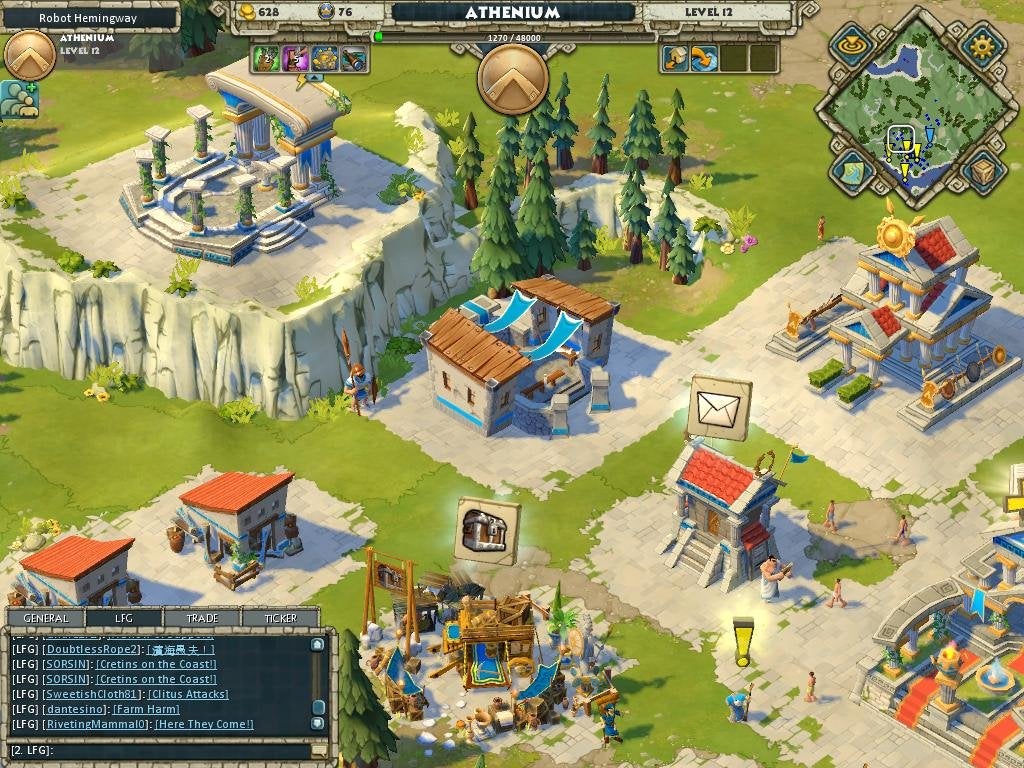The height and width of the screenshot is (768, 1024).
Task: Click the signal ping button by the minimap
Action: pyautogui.click(x=852, y=45)
